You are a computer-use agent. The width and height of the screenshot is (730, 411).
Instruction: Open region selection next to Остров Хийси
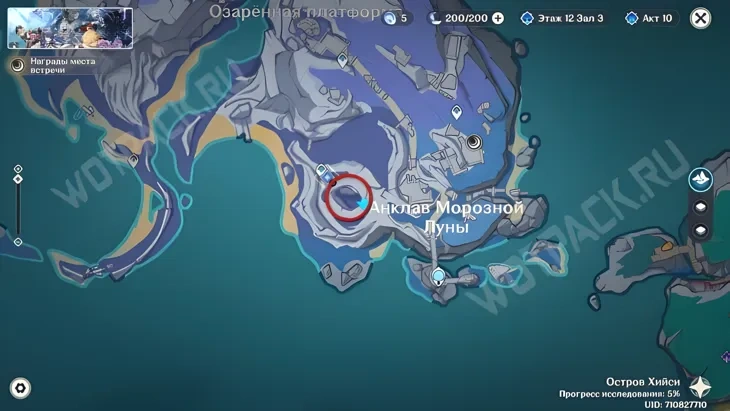[x=700, y=387]
